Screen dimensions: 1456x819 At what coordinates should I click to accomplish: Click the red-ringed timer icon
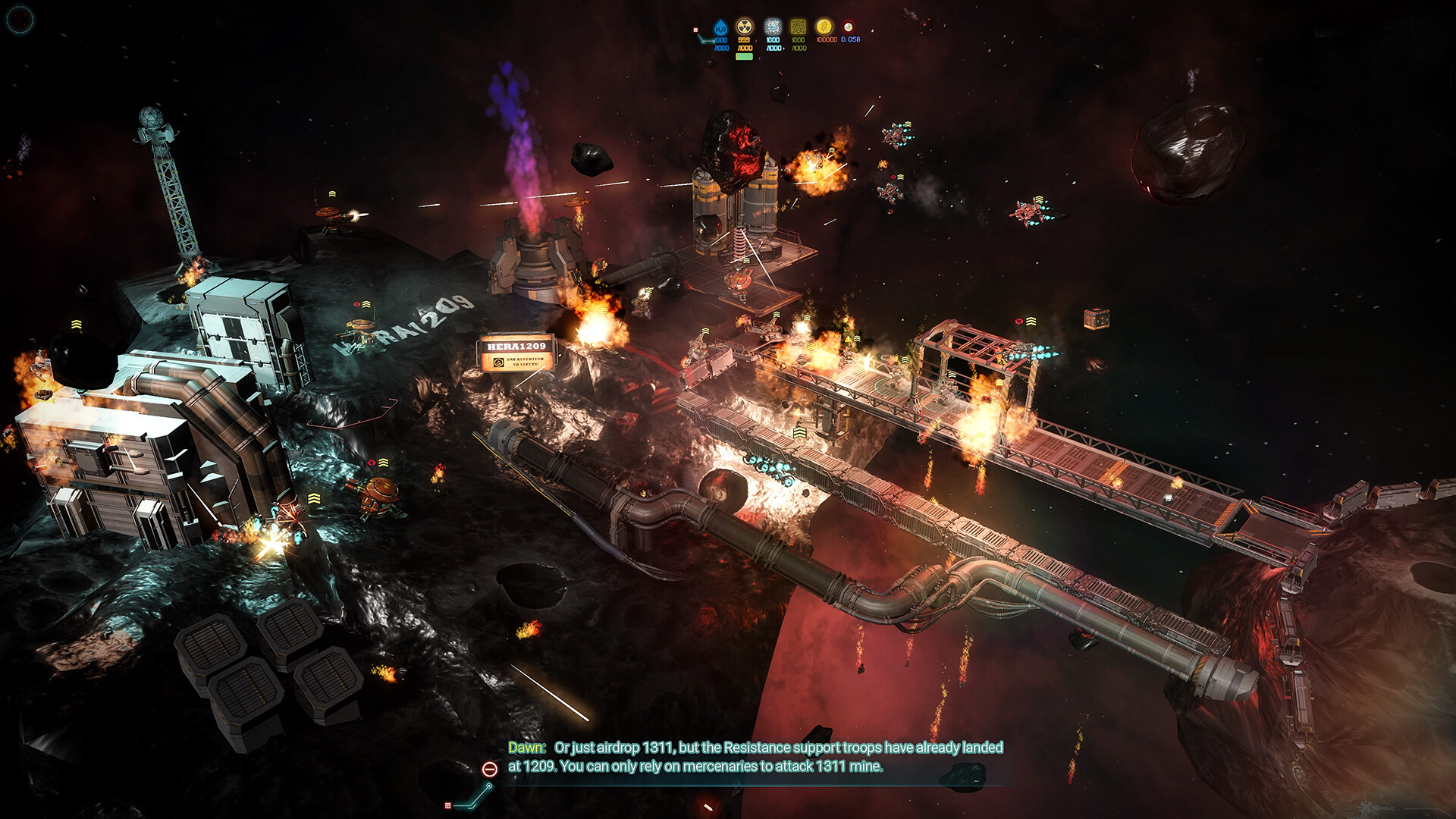848,27
